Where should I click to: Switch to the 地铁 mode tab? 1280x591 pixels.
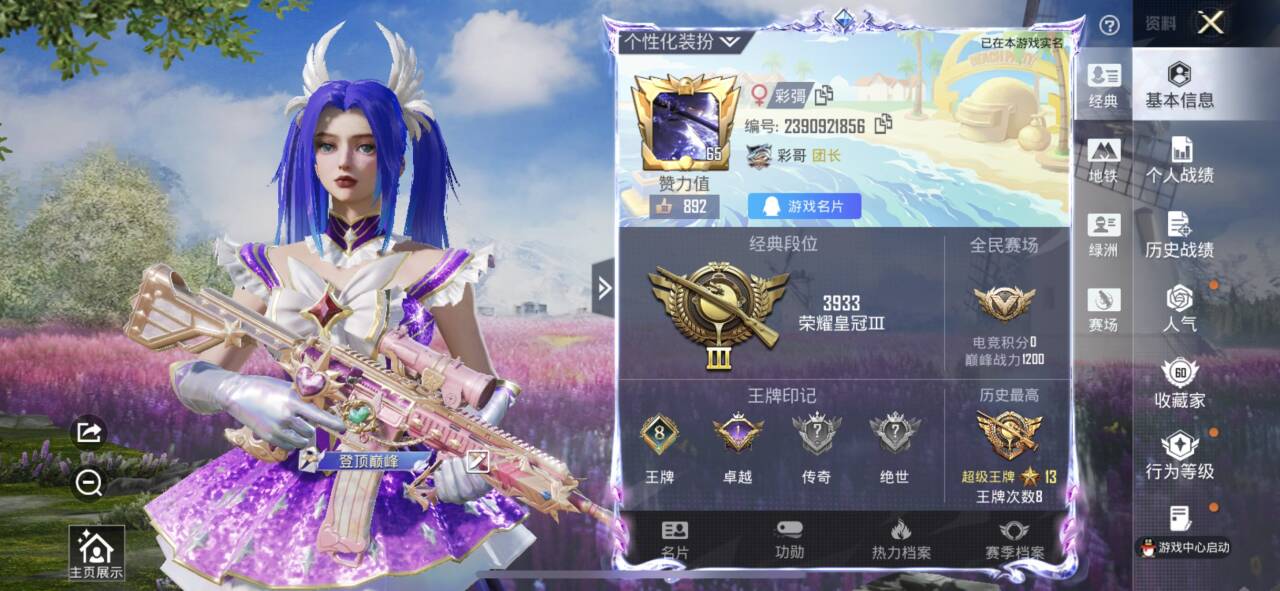1104,161
